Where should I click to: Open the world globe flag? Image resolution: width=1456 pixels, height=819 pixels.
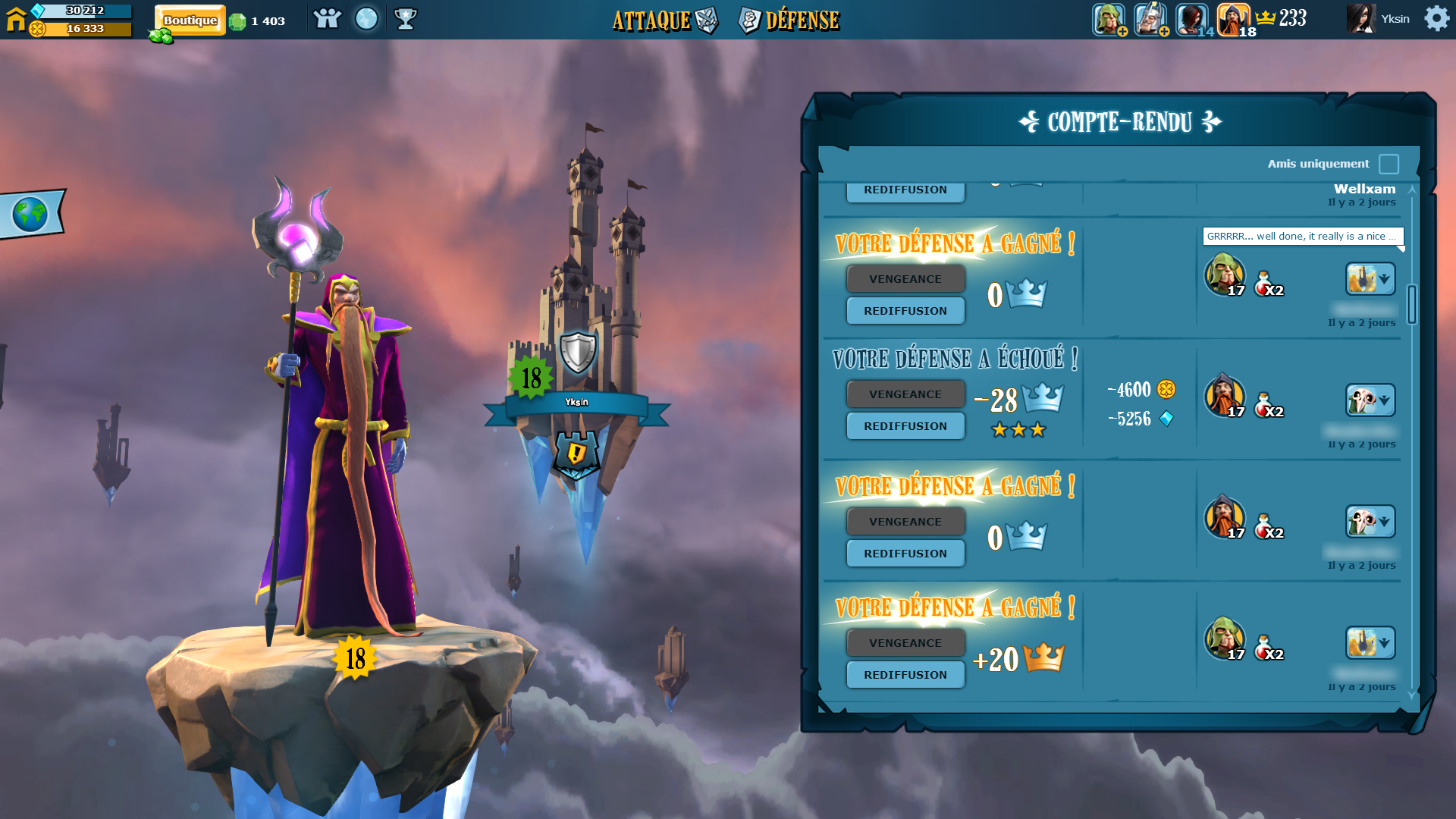(x=30, y=215)
